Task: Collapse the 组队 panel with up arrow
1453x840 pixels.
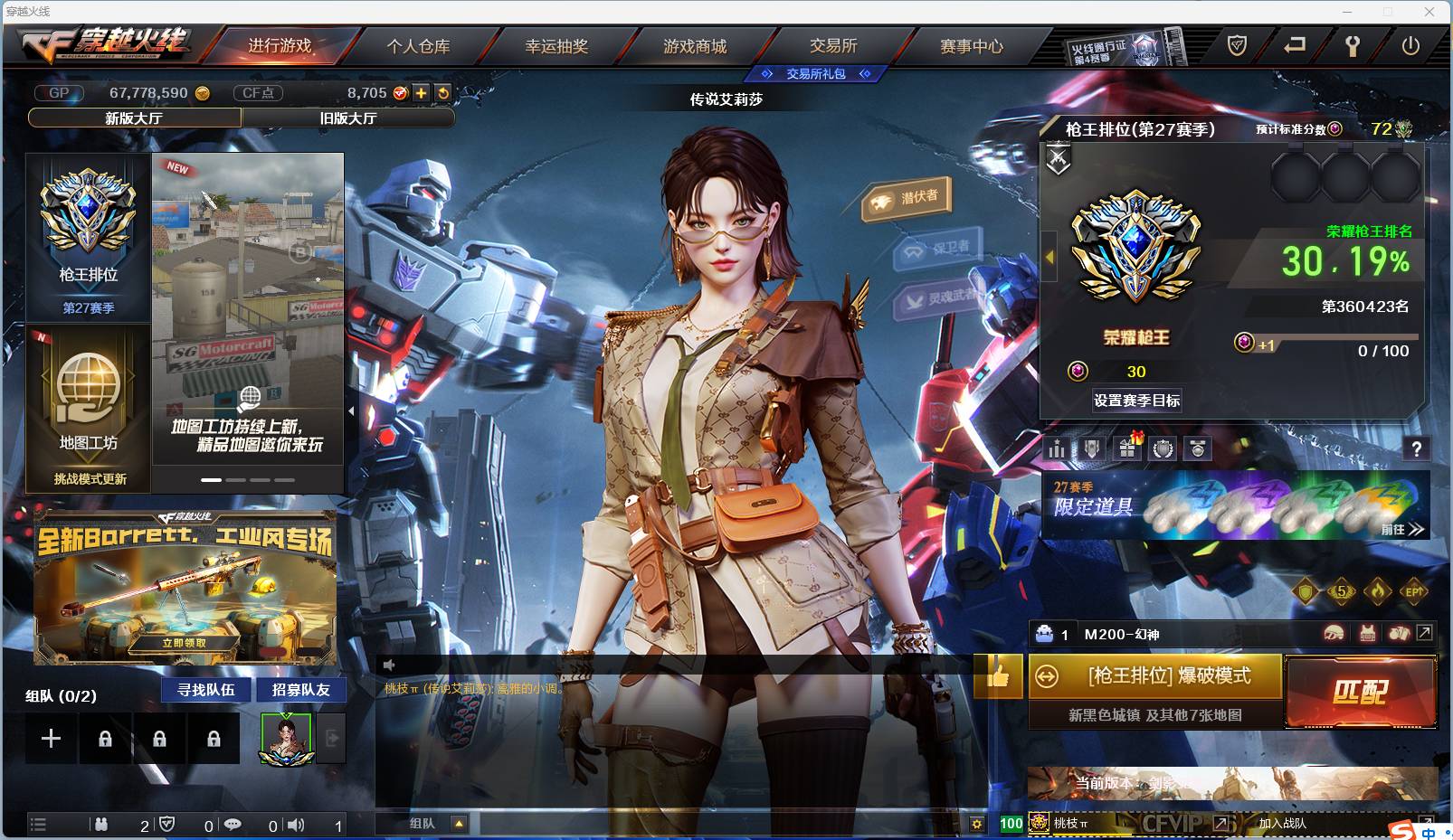Action: 460,825
